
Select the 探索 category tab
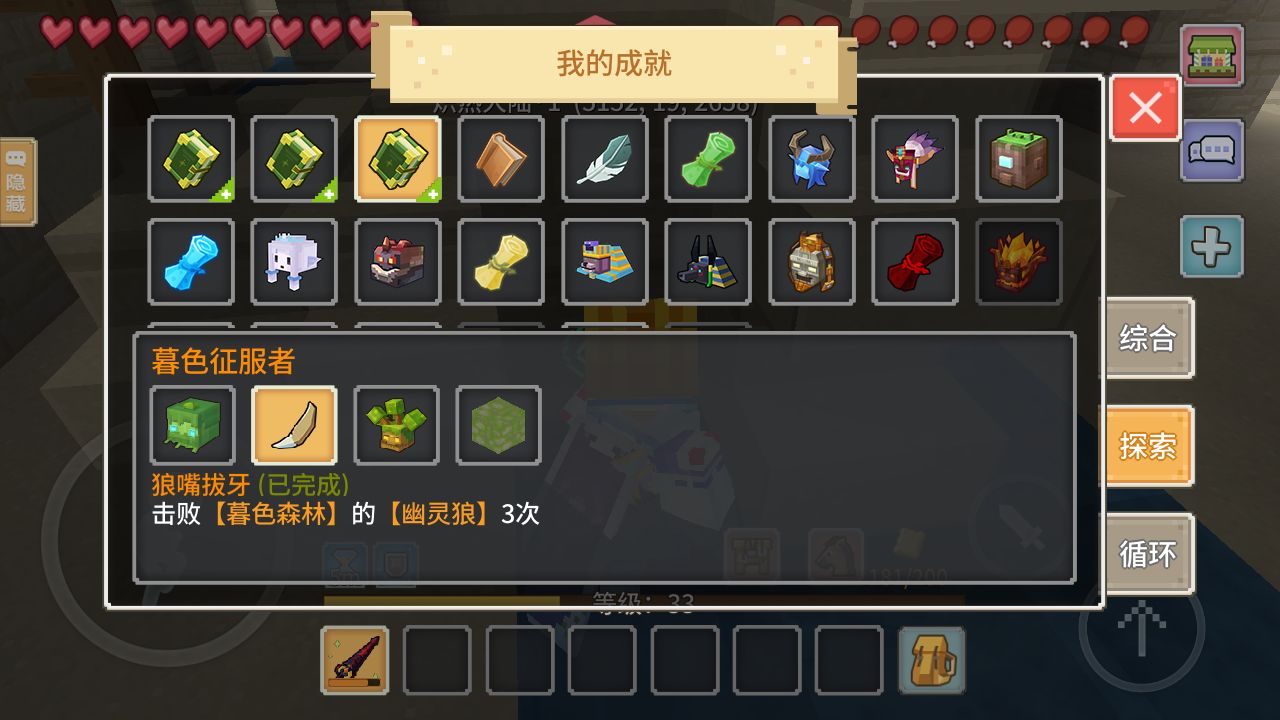coord(1147,446)
